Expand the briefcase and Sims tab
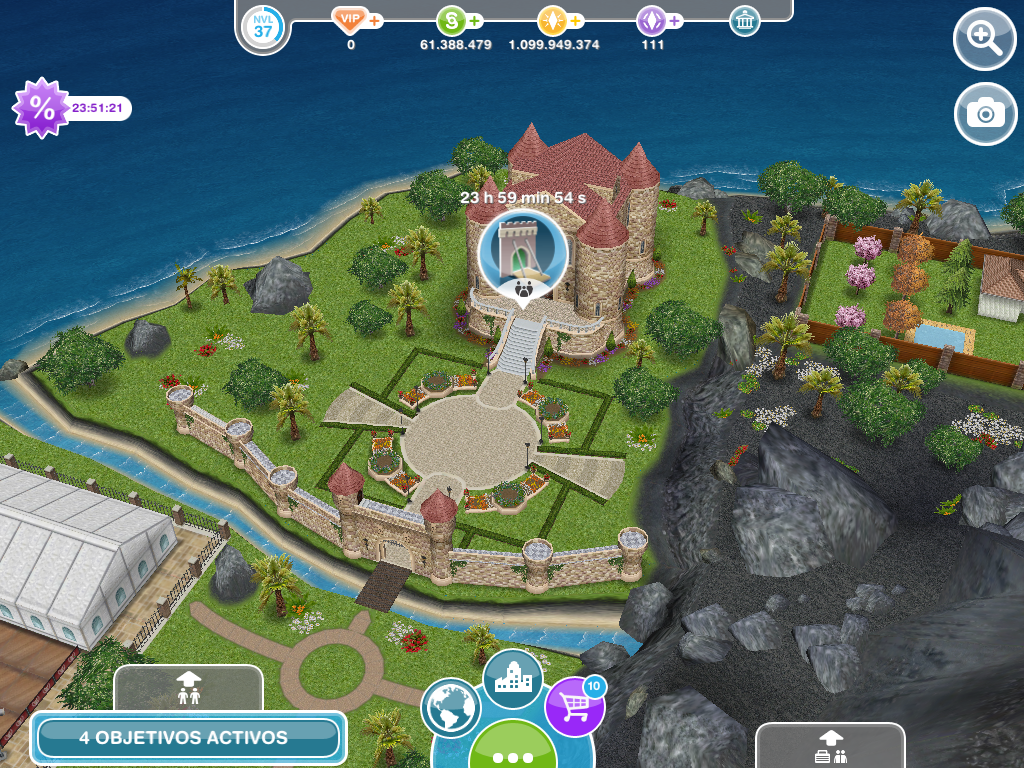Image resolution: width=1024 pixels, height=768 pixels. pyautogui.click(x=829, y=746)
